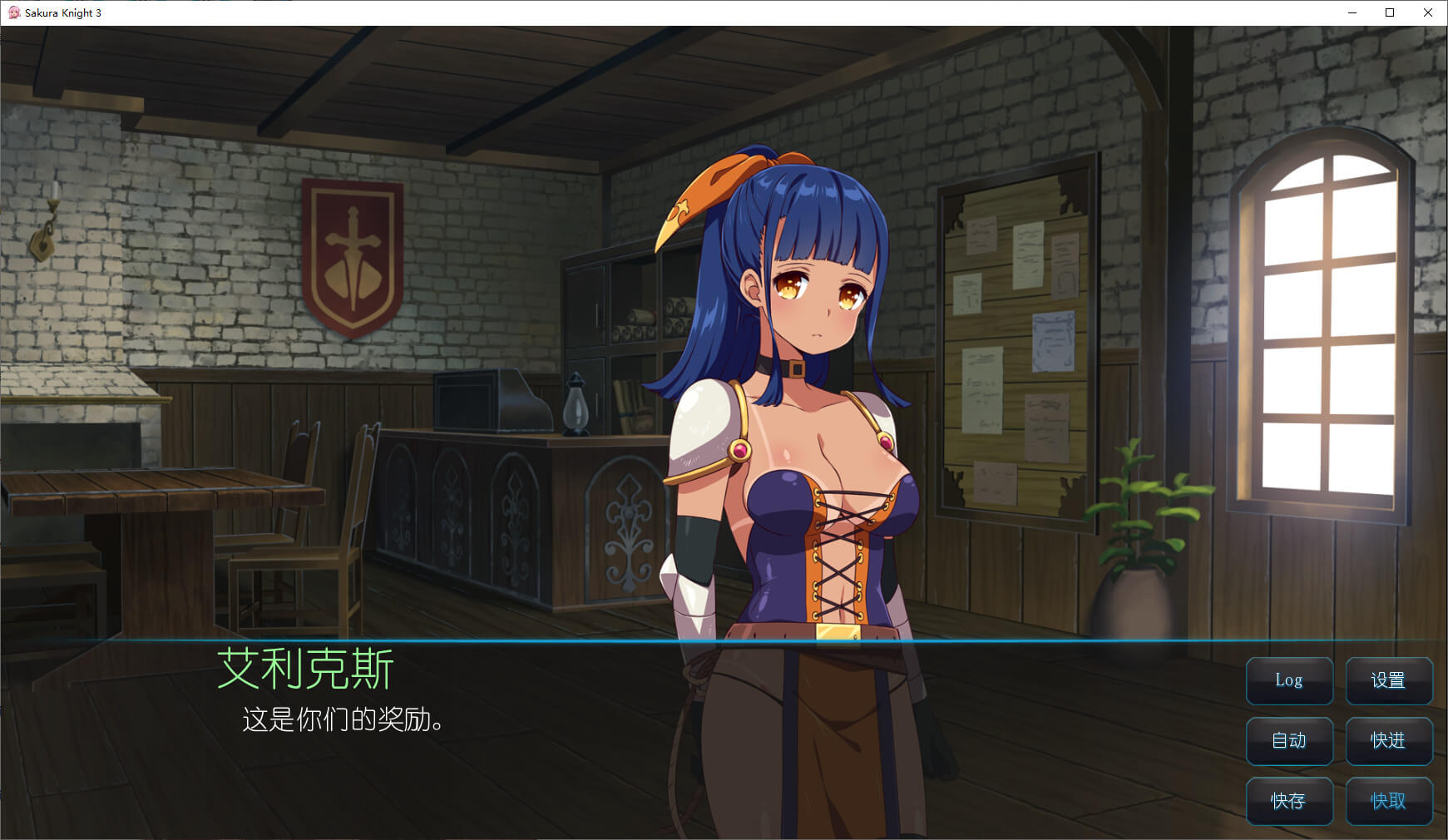Screen dimensions: 1448x840
Task: Toggle 自动 auto-play mode
Action: point(1289,740)
